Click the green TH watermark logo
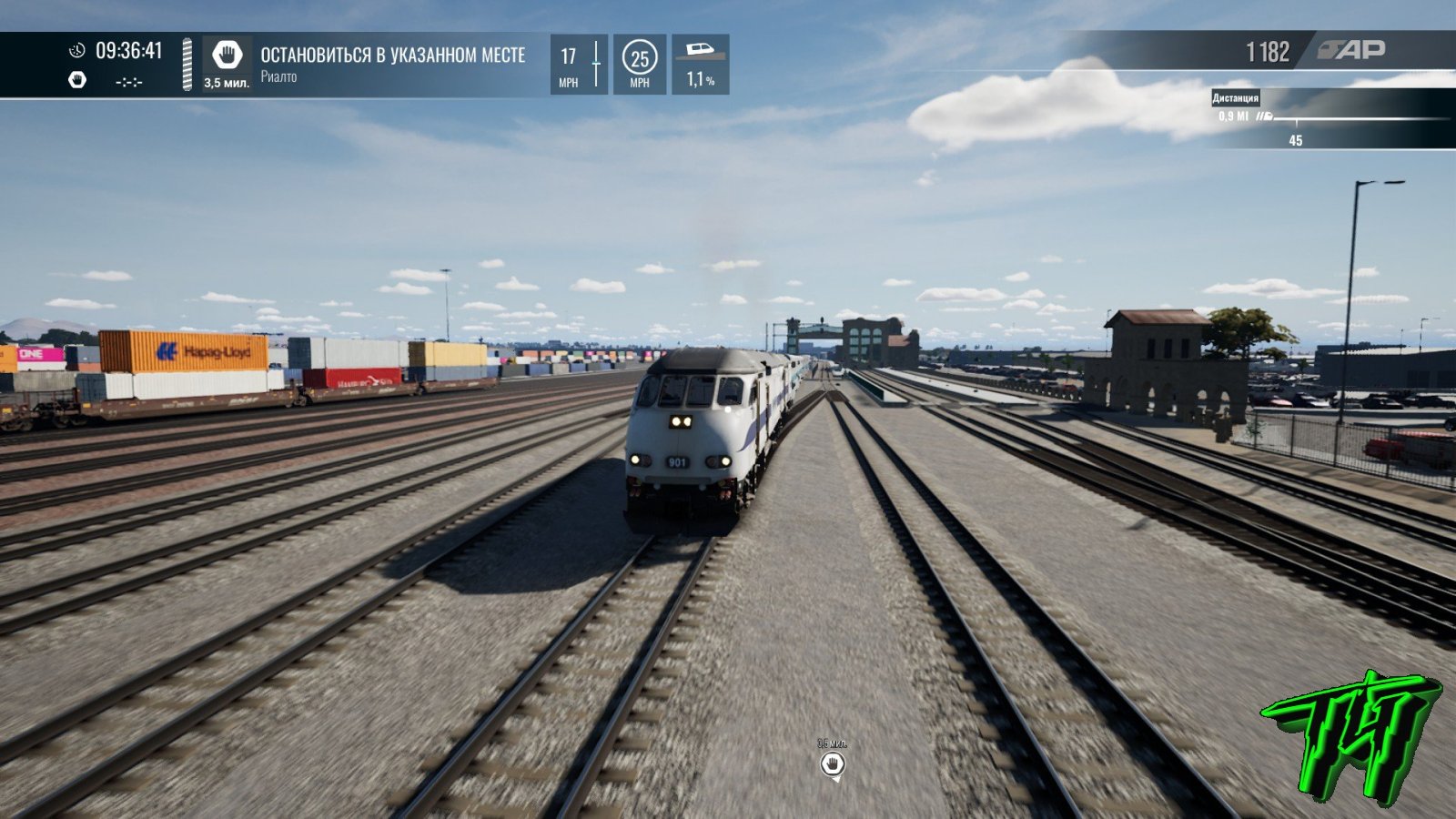 (x=1351, y=735)
